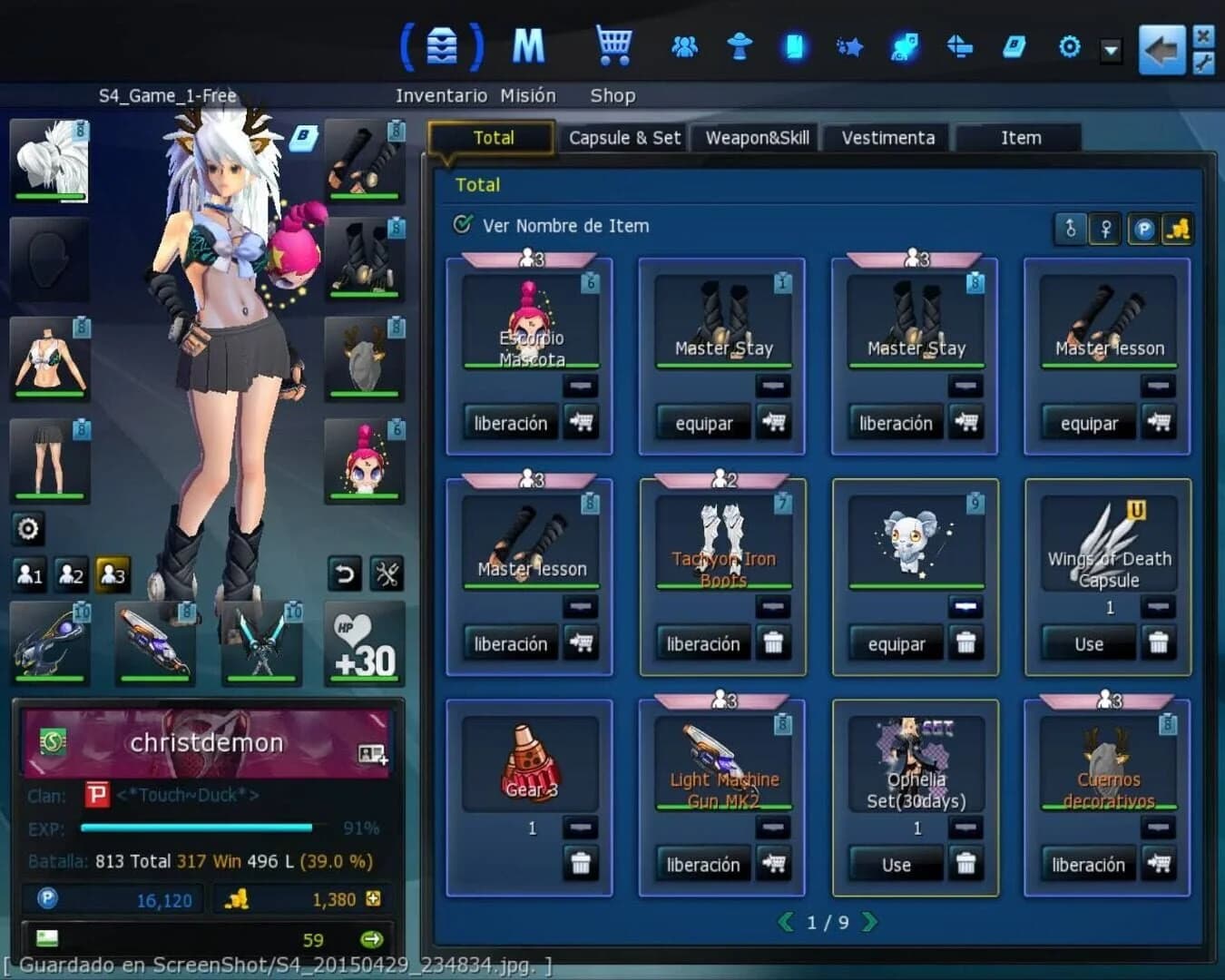Click equipar on the Master Stay boots
This screenshot has height=980, width=1225.
coord(703,423)
